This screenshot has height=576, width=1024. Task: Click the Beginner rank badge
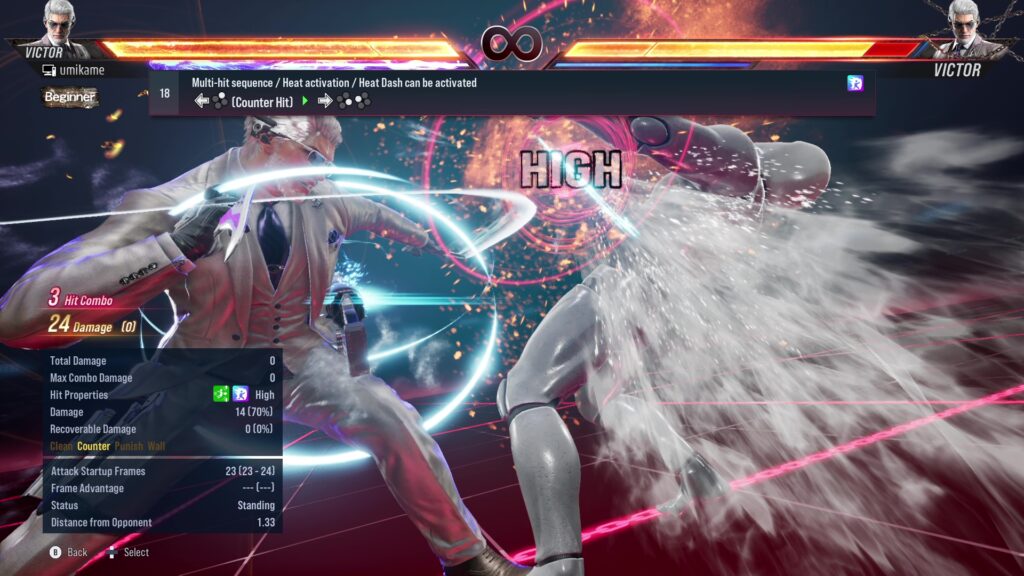tap(70, 97)
